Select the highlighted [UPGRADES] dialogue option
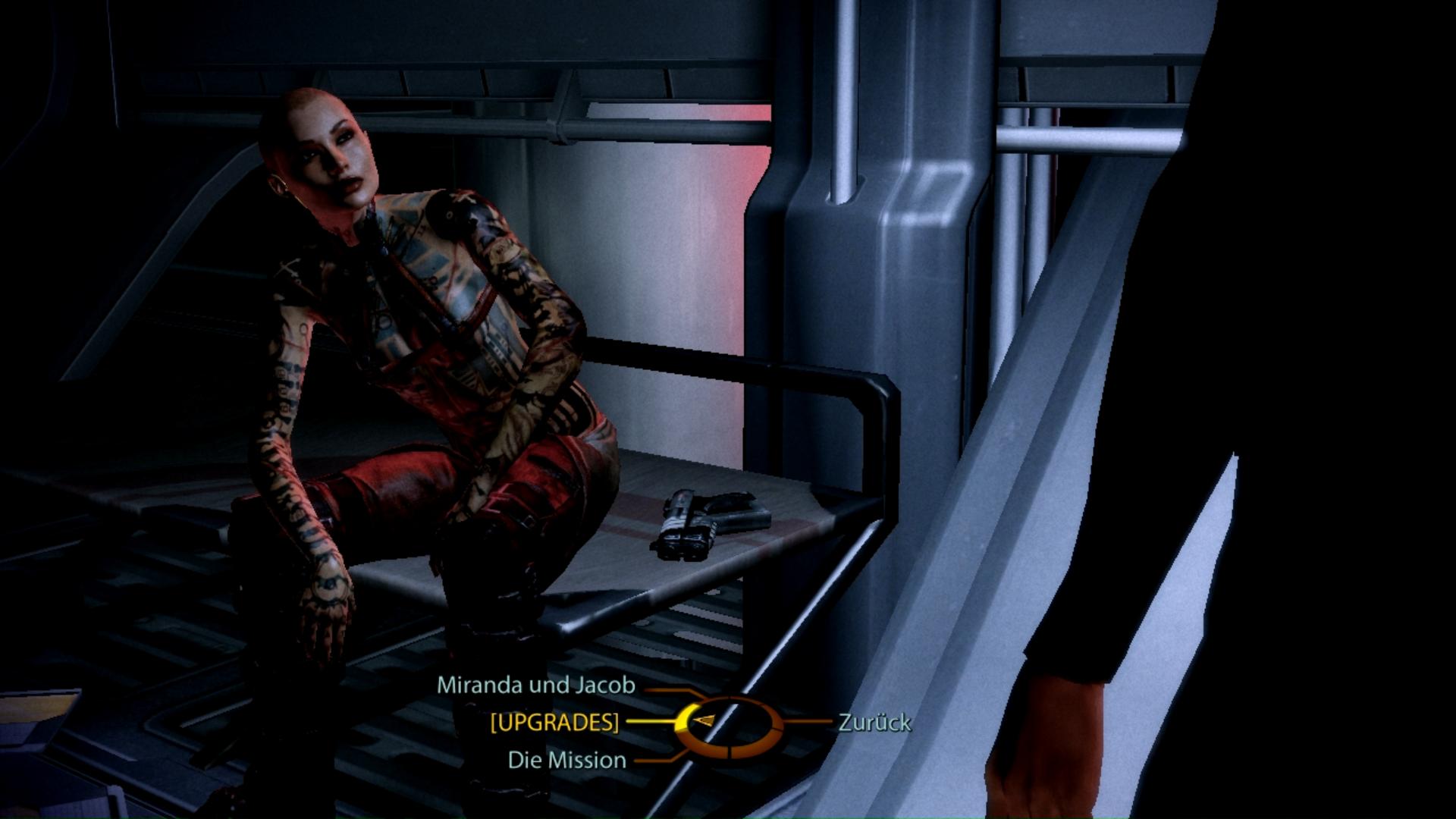The height and width of the screenshot is (819, 1456). [x=554, y=723]
